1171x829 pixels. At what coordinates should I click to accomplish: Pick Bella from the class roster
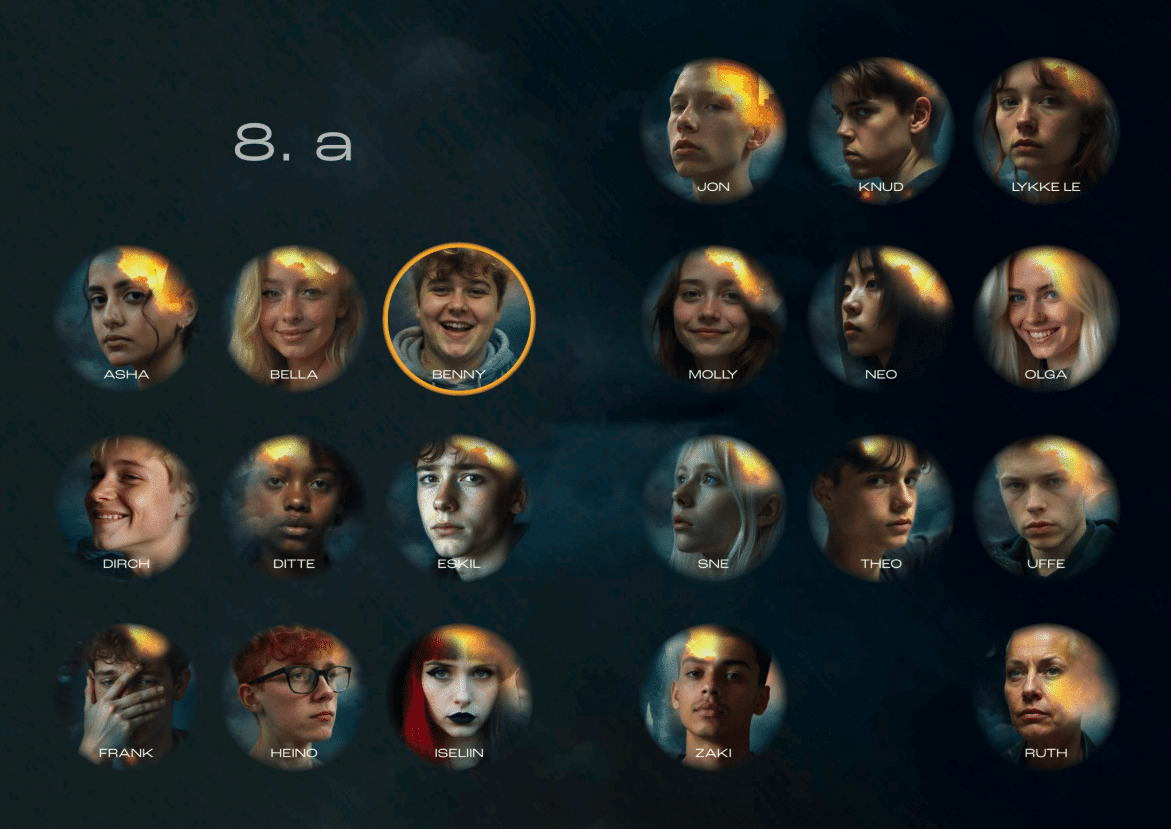(294, 315)
